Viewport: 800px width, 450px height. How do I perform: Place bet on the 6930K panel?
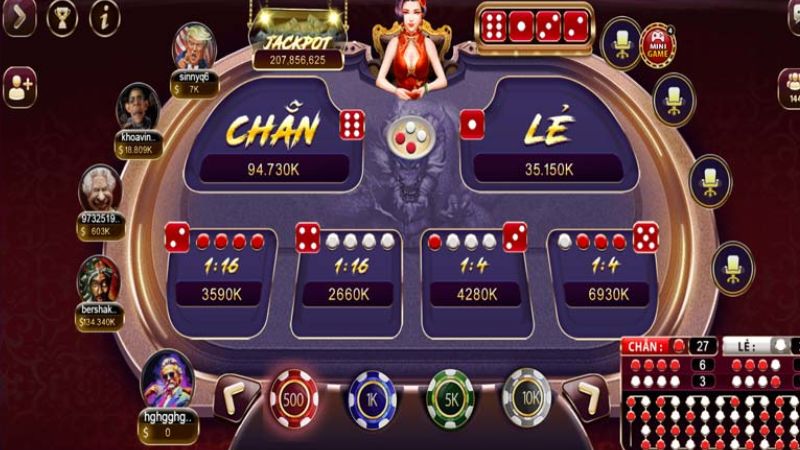603,277
